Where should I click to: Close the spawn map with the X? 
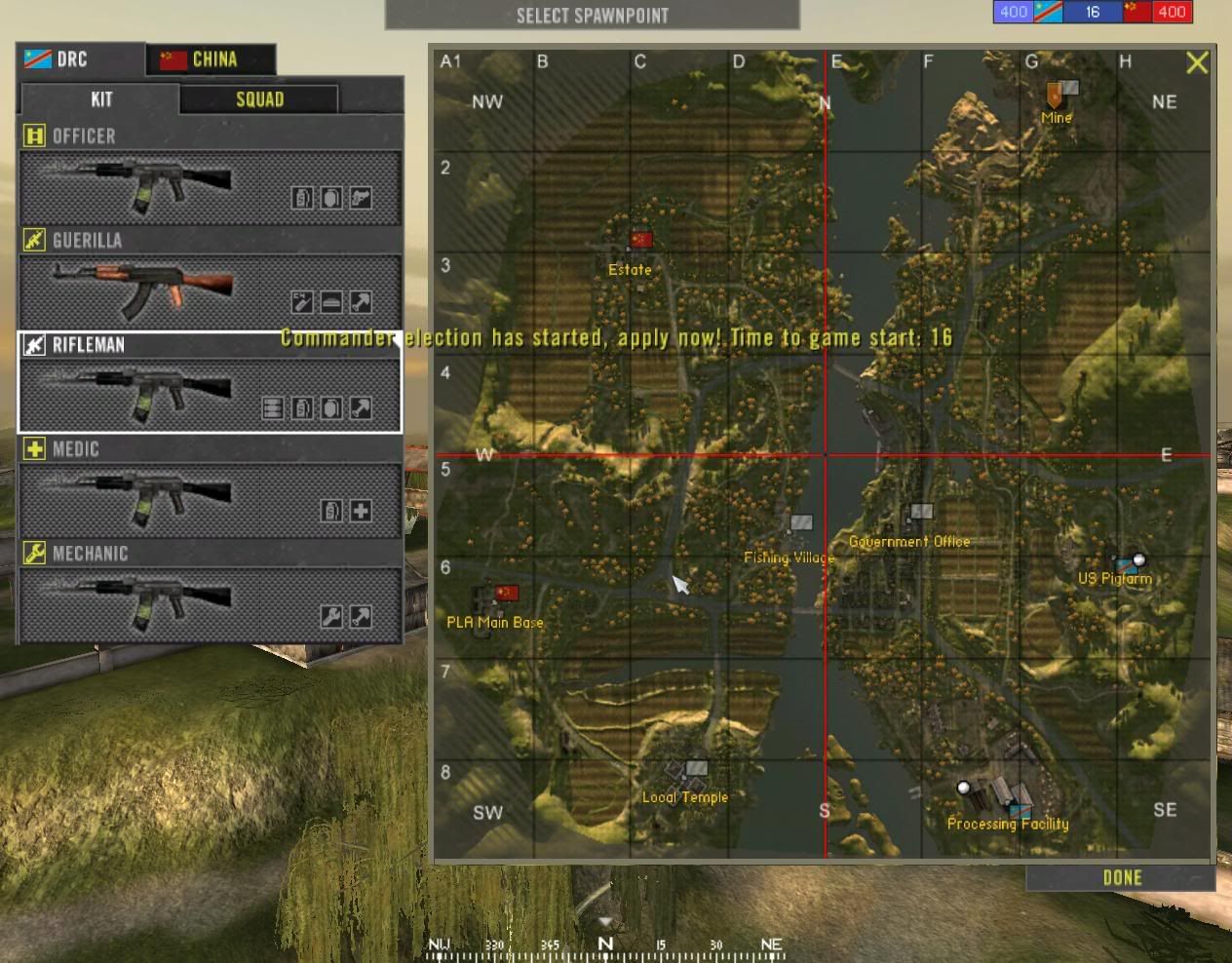pyautogui.click(x=1197, y=63)
